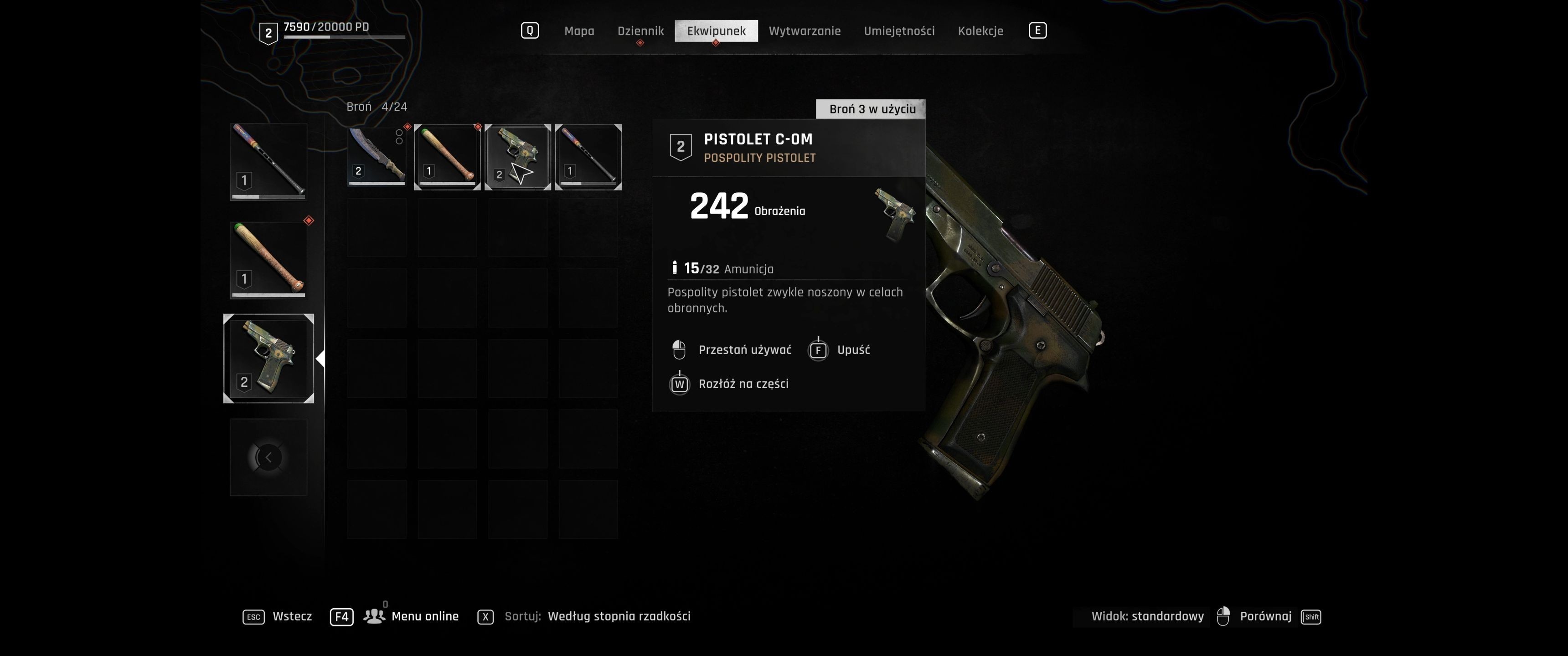Dismantle the pistol via Rozłóż na części
Screen dimensions: 1568x656
point(743,384)
